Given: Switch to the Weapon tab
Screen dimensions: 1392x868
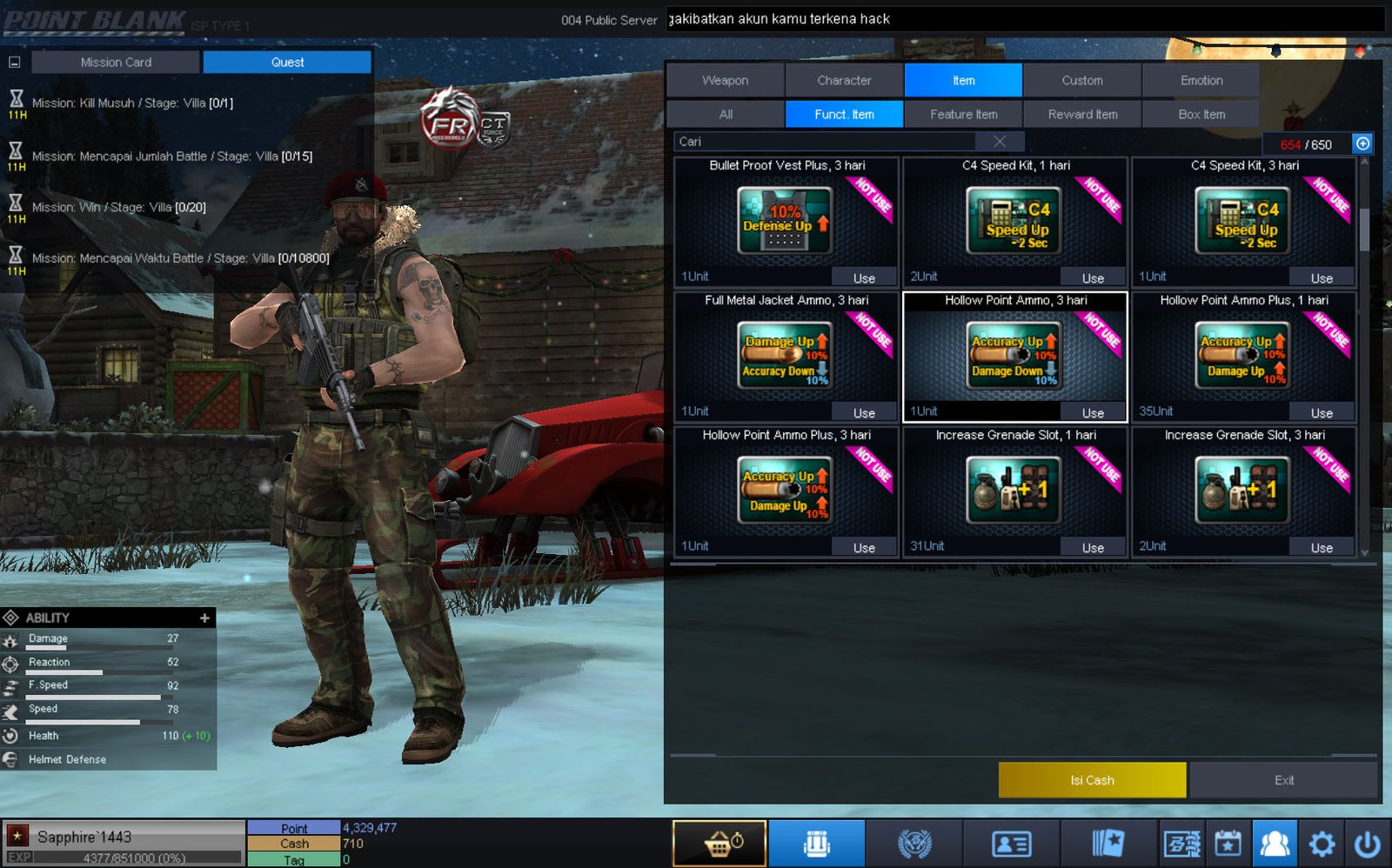Looking at the screenshot, I should pyautogui.click(x=725, y=80).
